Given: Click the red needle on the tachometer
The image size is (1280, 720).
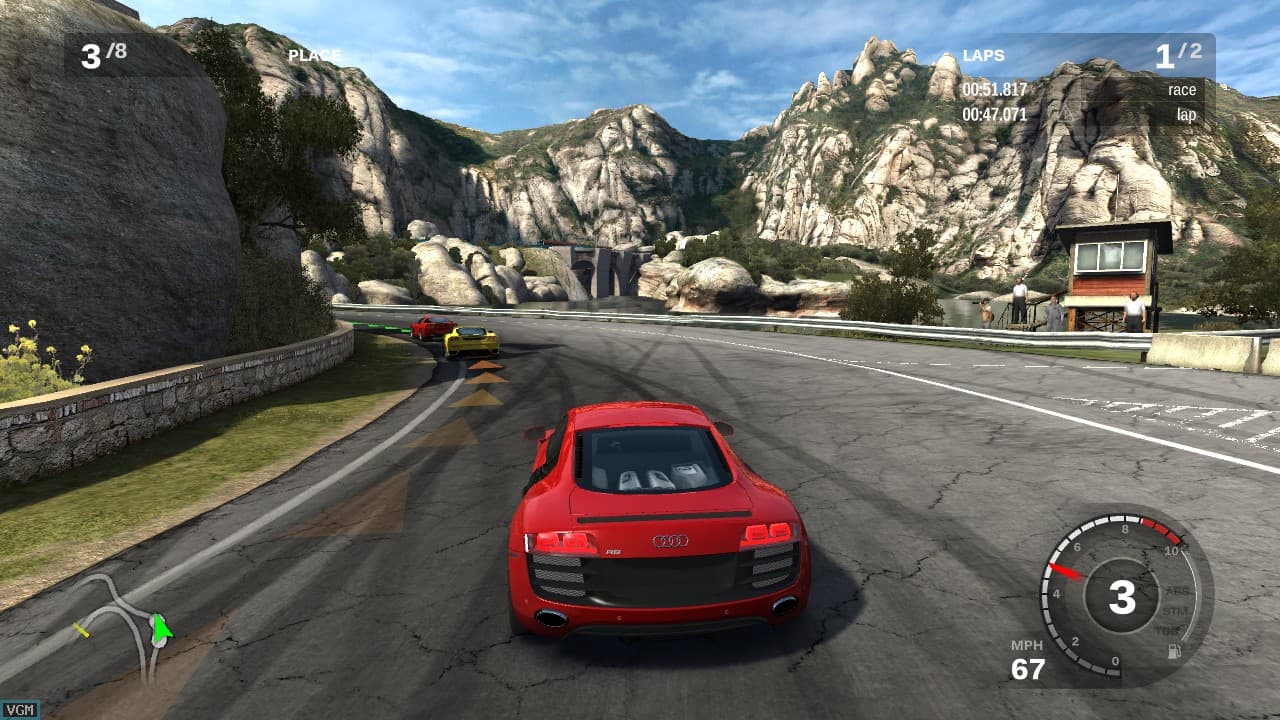Looking at the screenshot, I should point(1067,571).
